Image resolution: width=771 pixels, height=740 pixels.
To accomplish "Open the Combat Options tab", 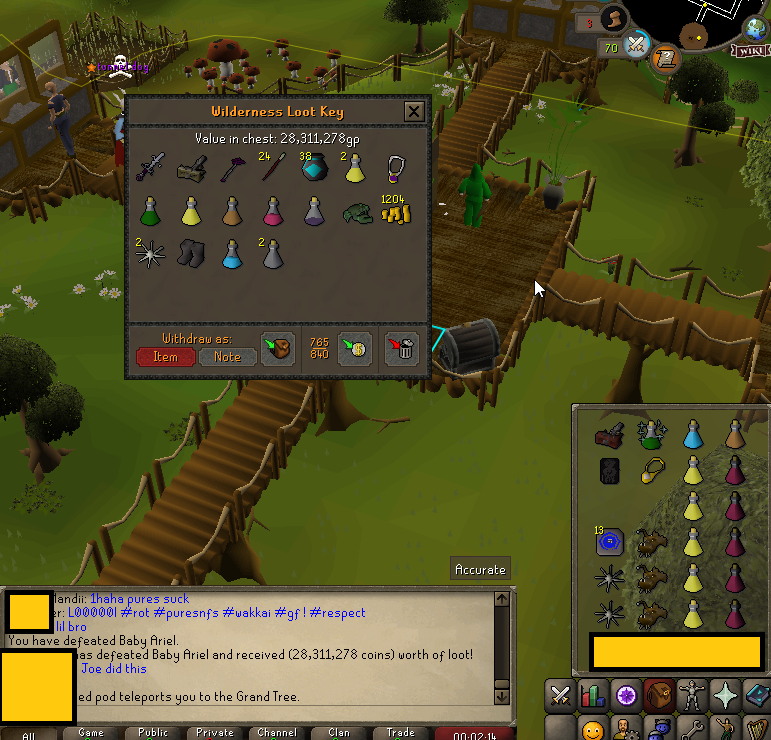I will click(561, 694).
